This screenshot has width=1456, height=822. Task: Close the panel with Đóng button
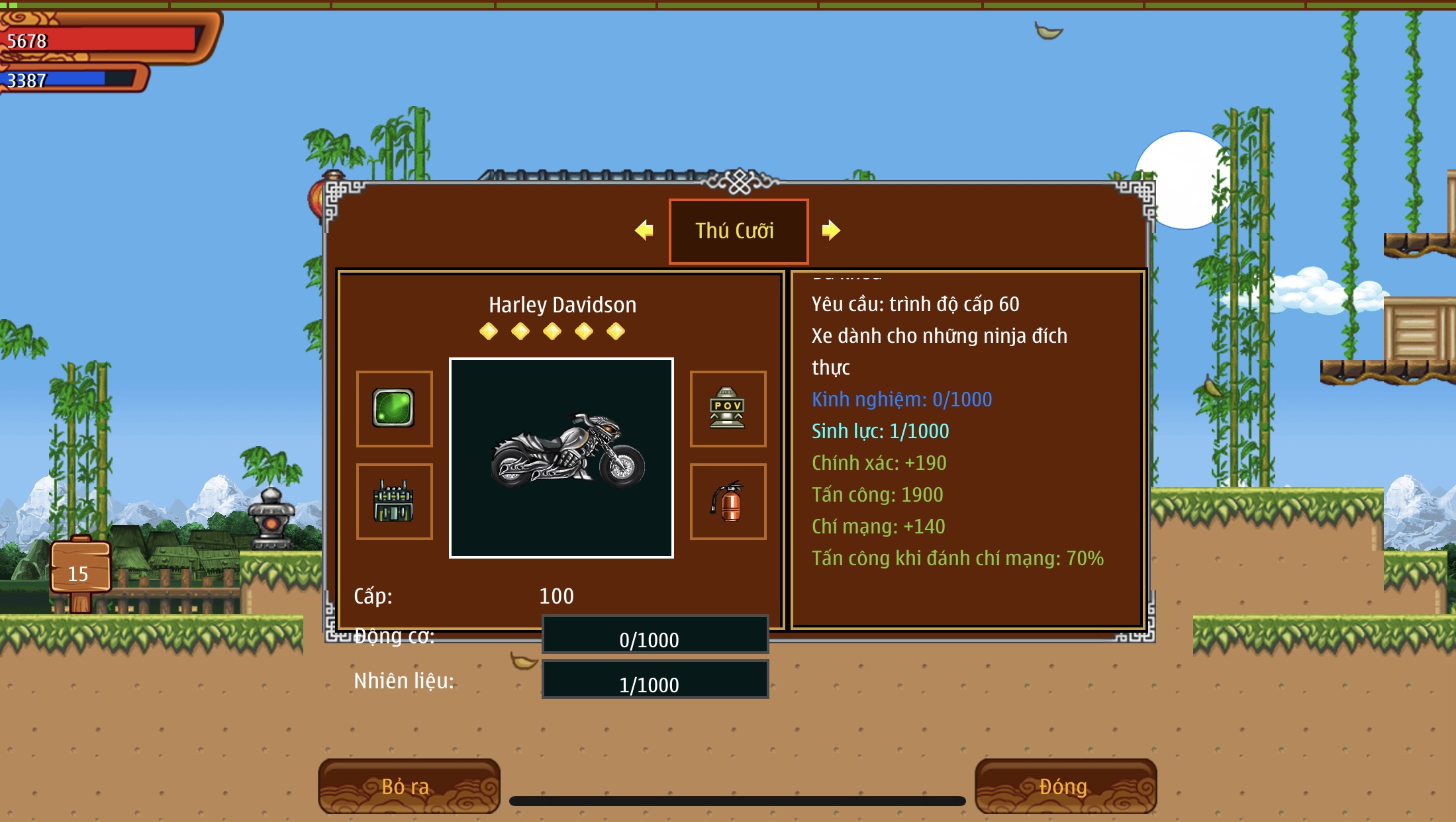1065,786
